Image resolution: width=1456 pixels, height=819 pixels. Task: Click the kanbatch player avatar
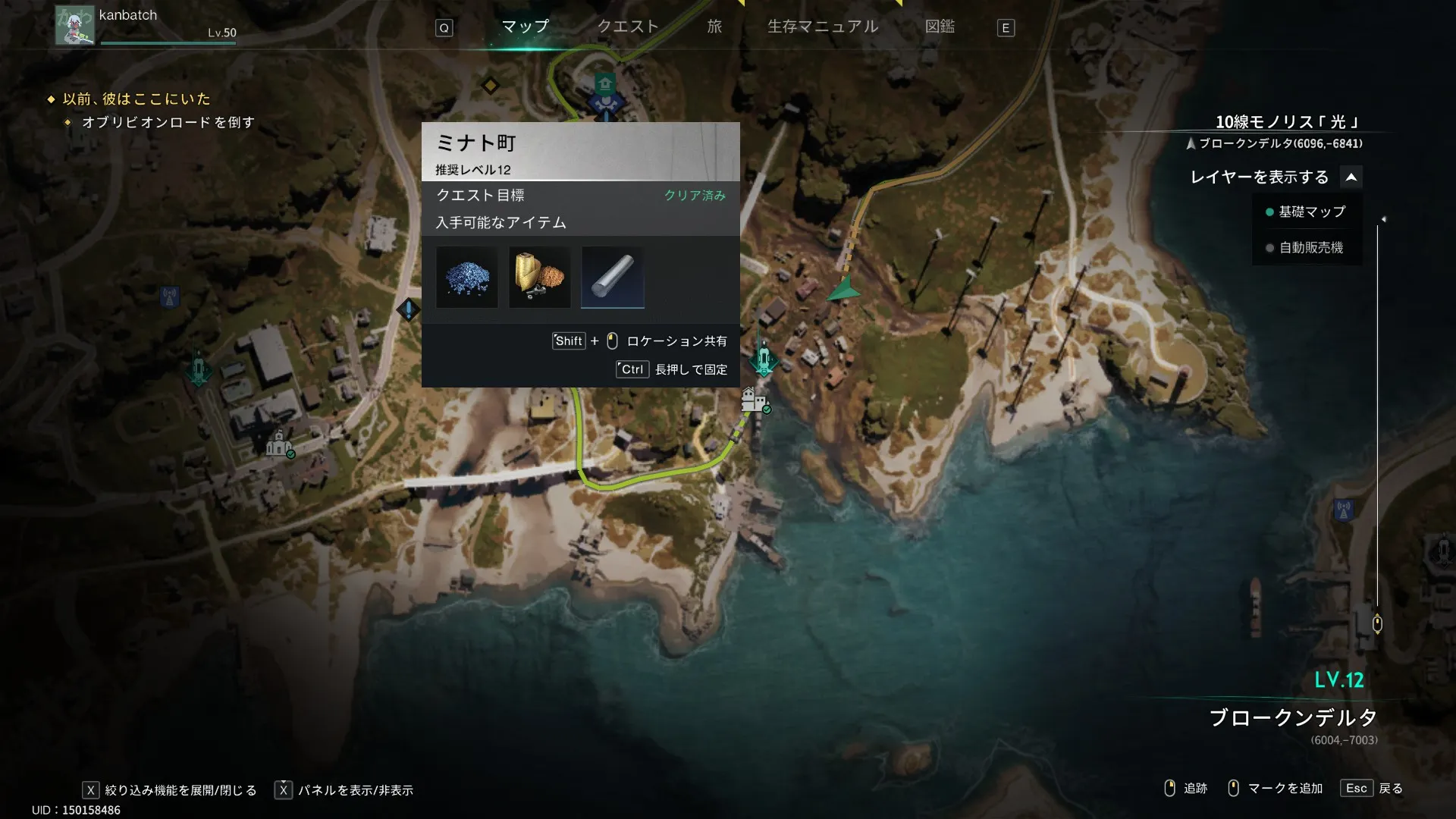coord(74,25)
